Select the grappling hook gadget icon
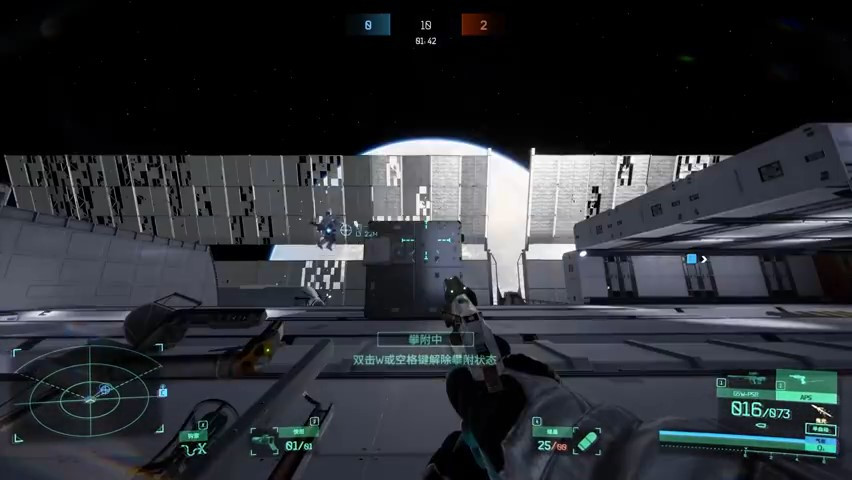 point(193,446)
